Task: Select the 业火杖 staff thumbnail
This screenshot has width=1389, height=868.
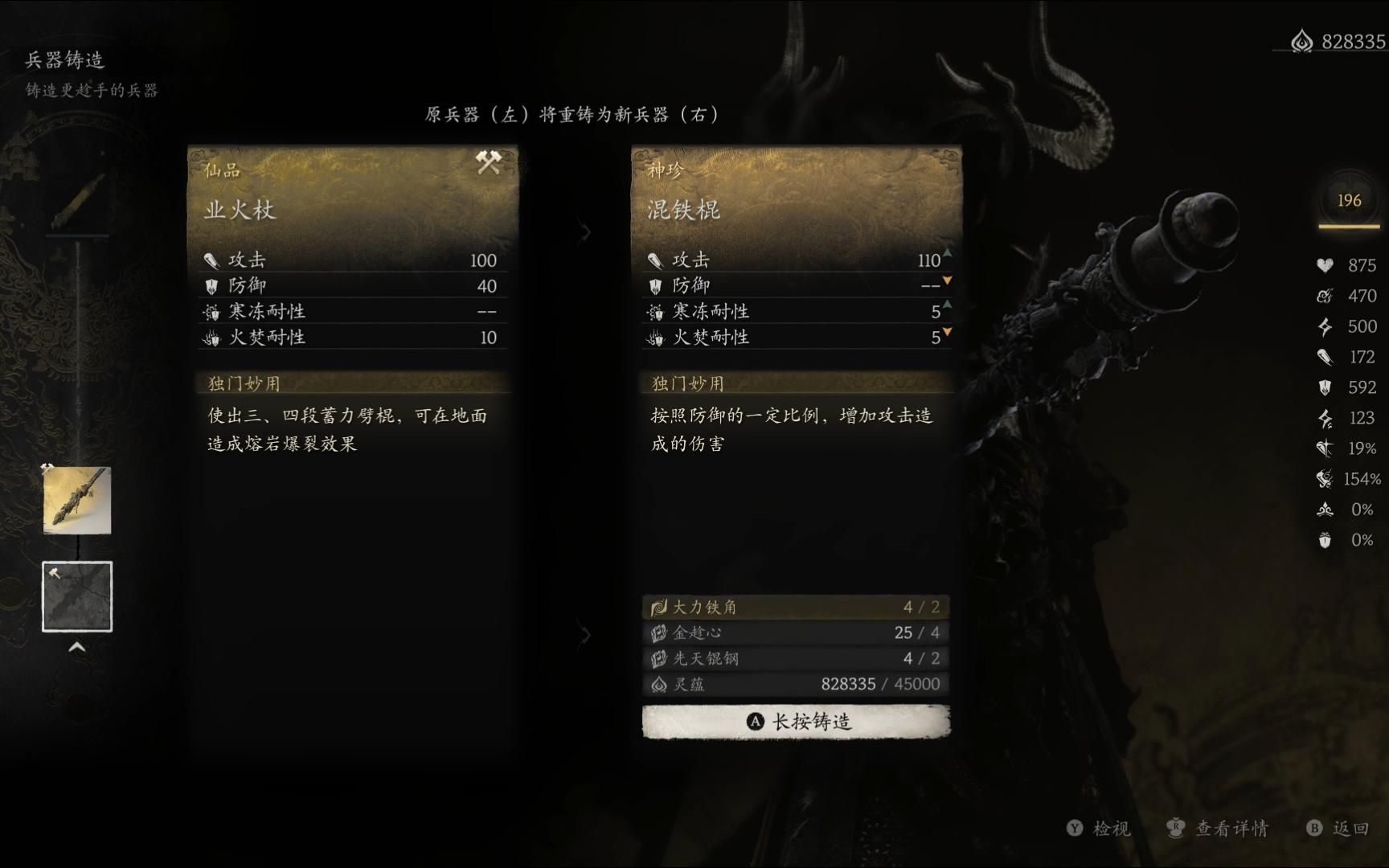Action: 77,501
